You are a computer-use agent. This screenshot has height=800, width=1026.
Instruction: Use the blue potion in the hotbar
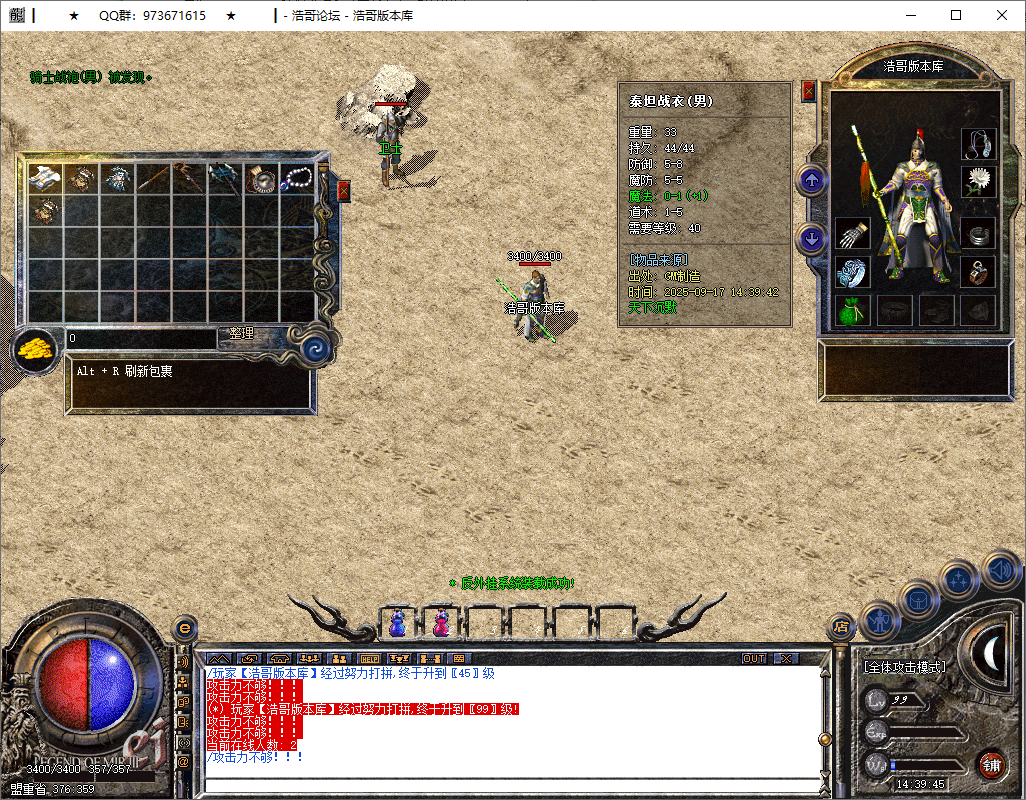click(x=398, y=622)
